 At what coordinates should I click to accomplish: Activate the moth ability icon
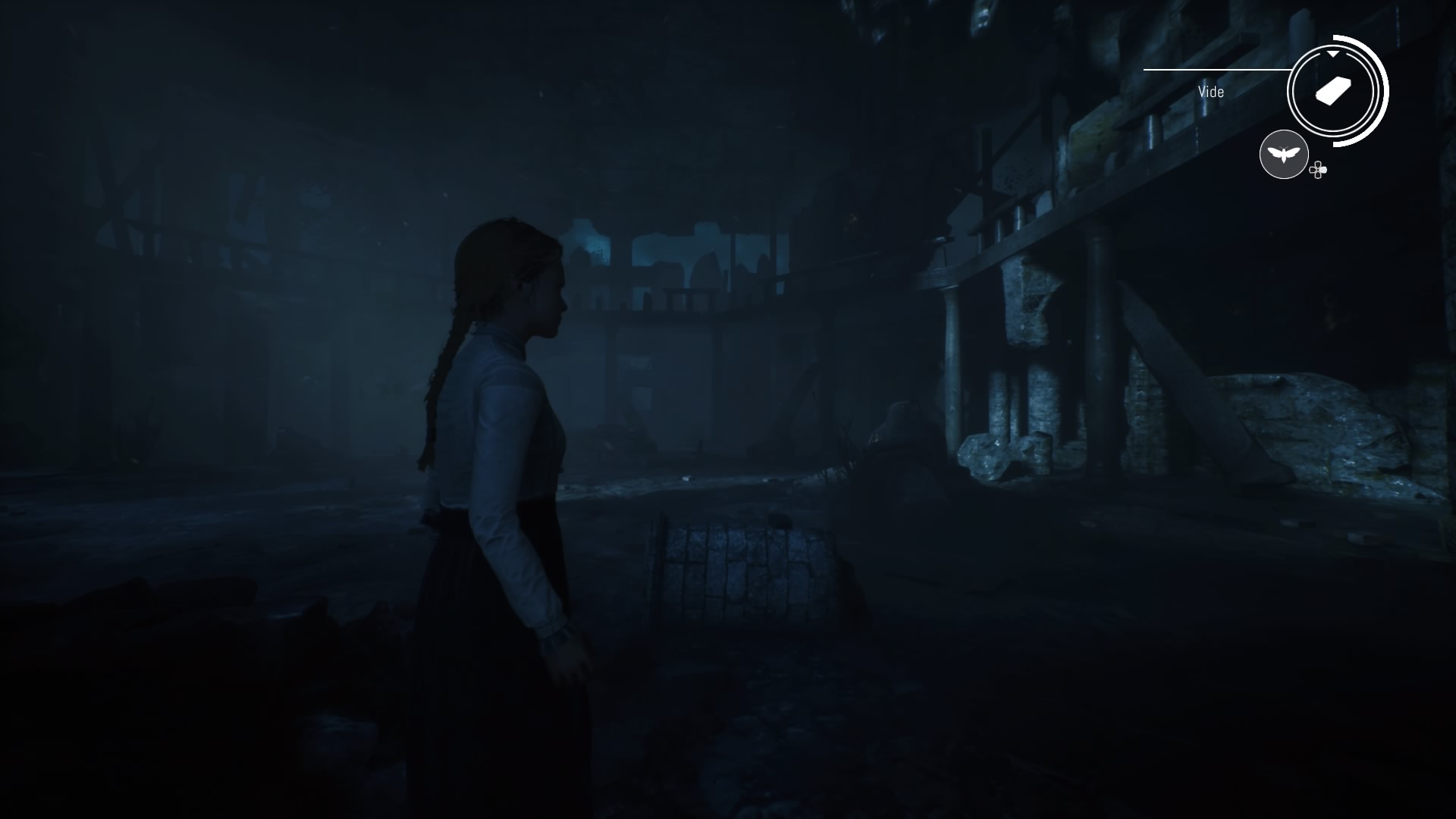point(1283,155)
